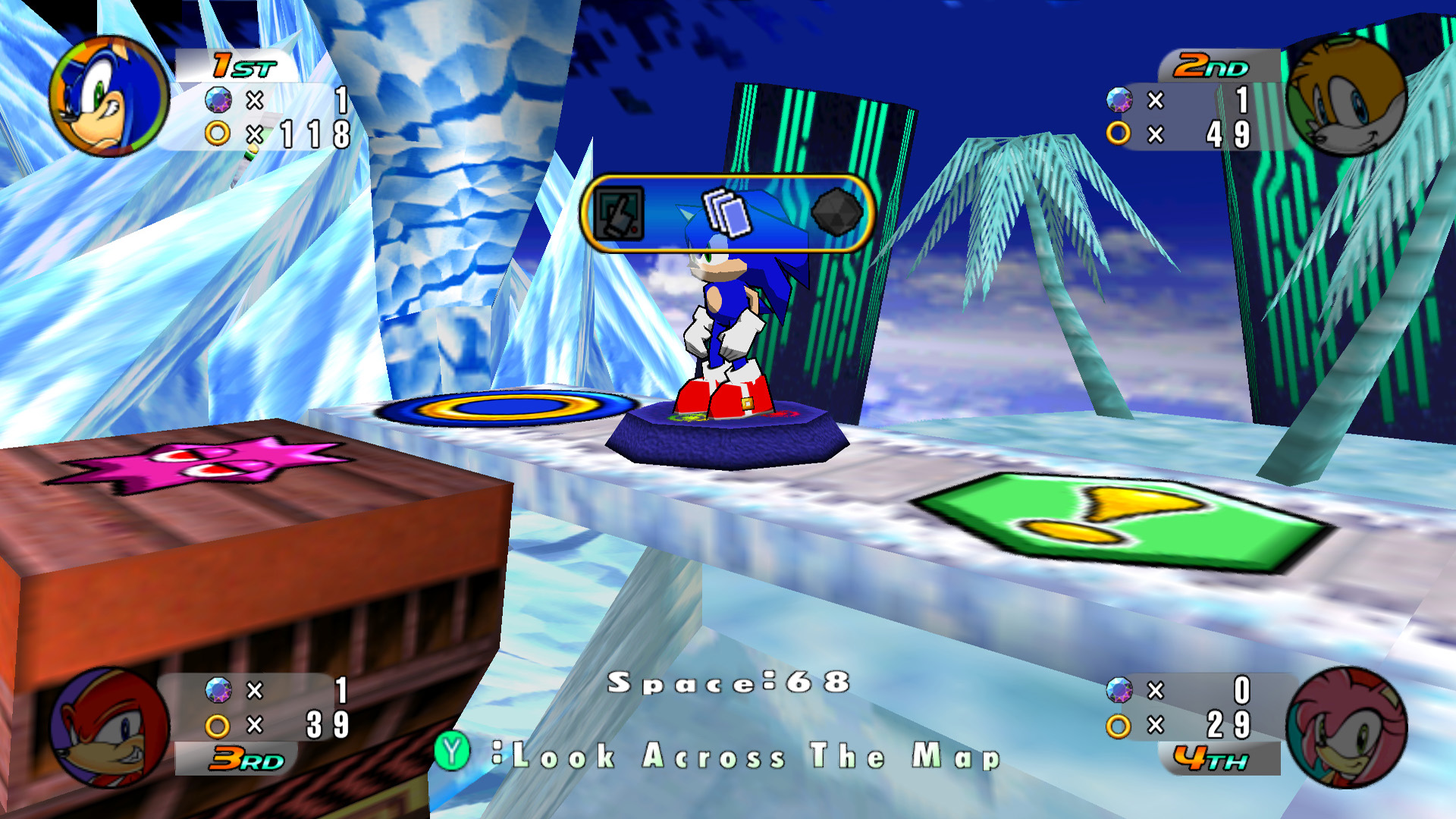Click Amy's 4th place portrait
Image resolution: width=1456 pixels, height=819 pixels.
tap(1347, 727)
